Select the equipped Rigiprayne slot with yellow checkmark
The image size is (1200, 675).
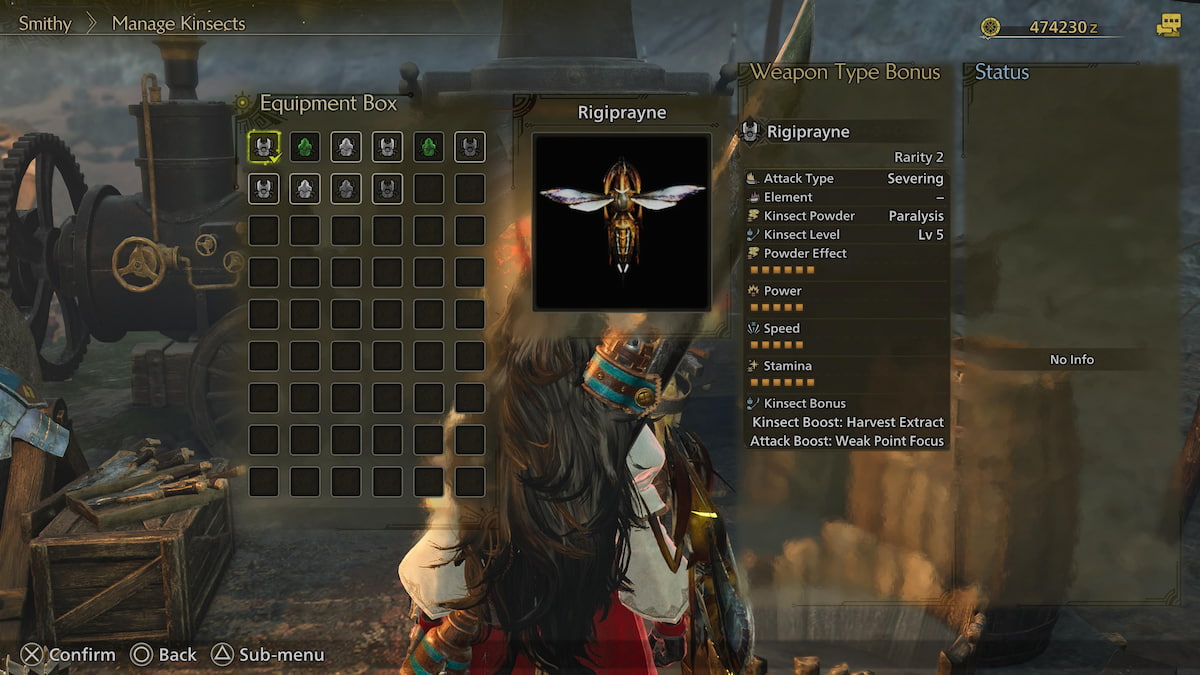(x=264, y=147)
